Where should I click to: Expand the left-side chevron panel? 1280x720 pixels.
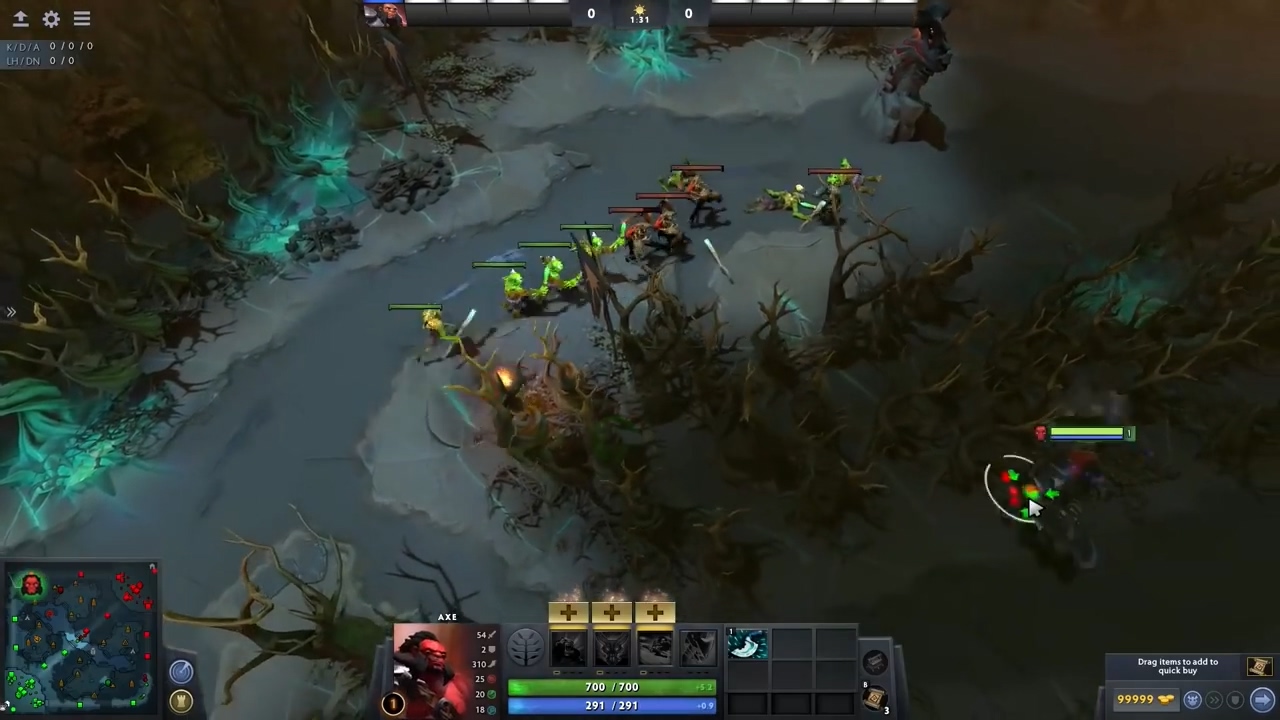12,312
